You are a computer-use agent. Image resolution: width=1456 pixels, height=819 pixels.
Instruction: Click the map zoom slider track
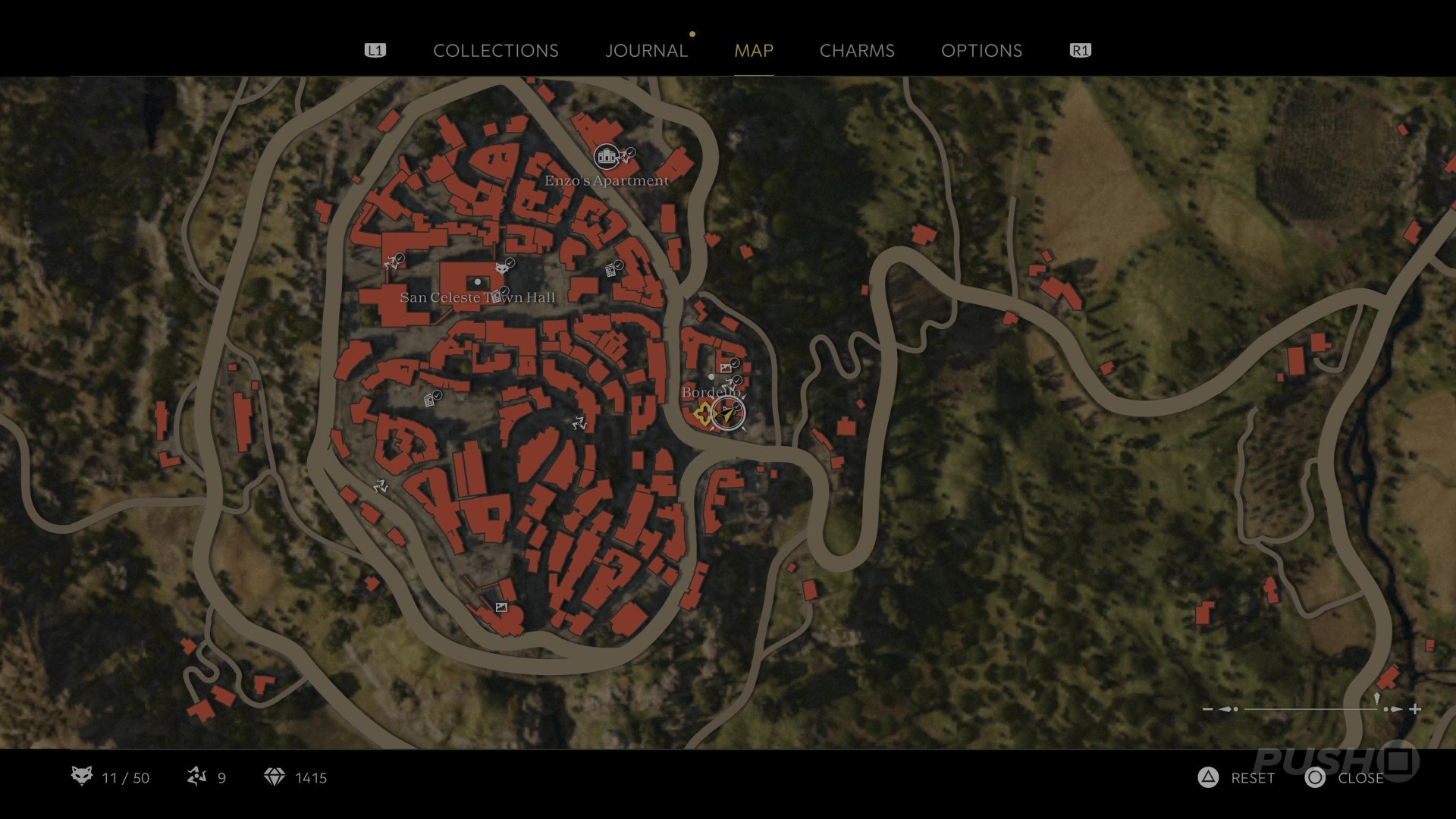pos(1310,709)
